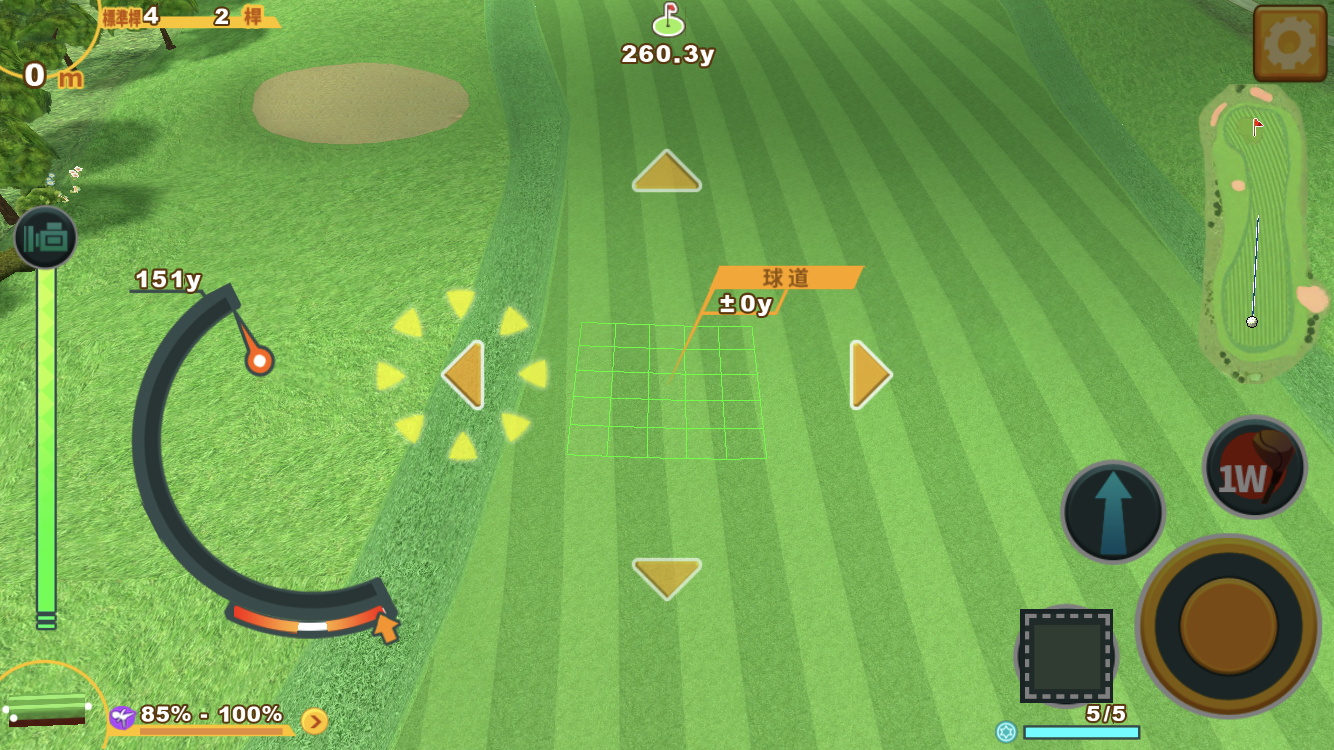Image resolution: width=1334 pixels, height=750 pixels.
Task: Expand the 85% - 100% accuracy arrow
Action: (x=314, y=721)
